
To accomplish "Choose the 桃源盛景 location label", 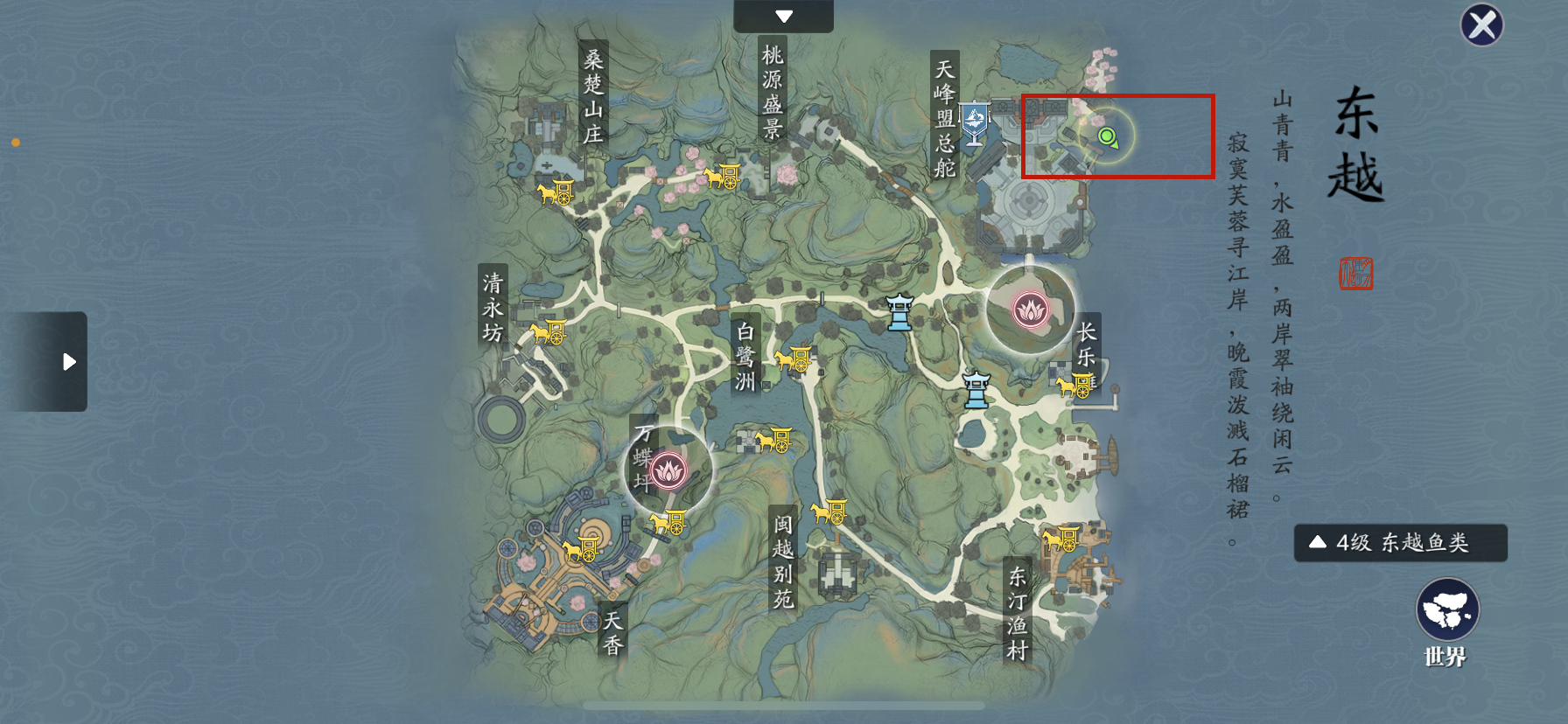I will click(x=772, y=92).
